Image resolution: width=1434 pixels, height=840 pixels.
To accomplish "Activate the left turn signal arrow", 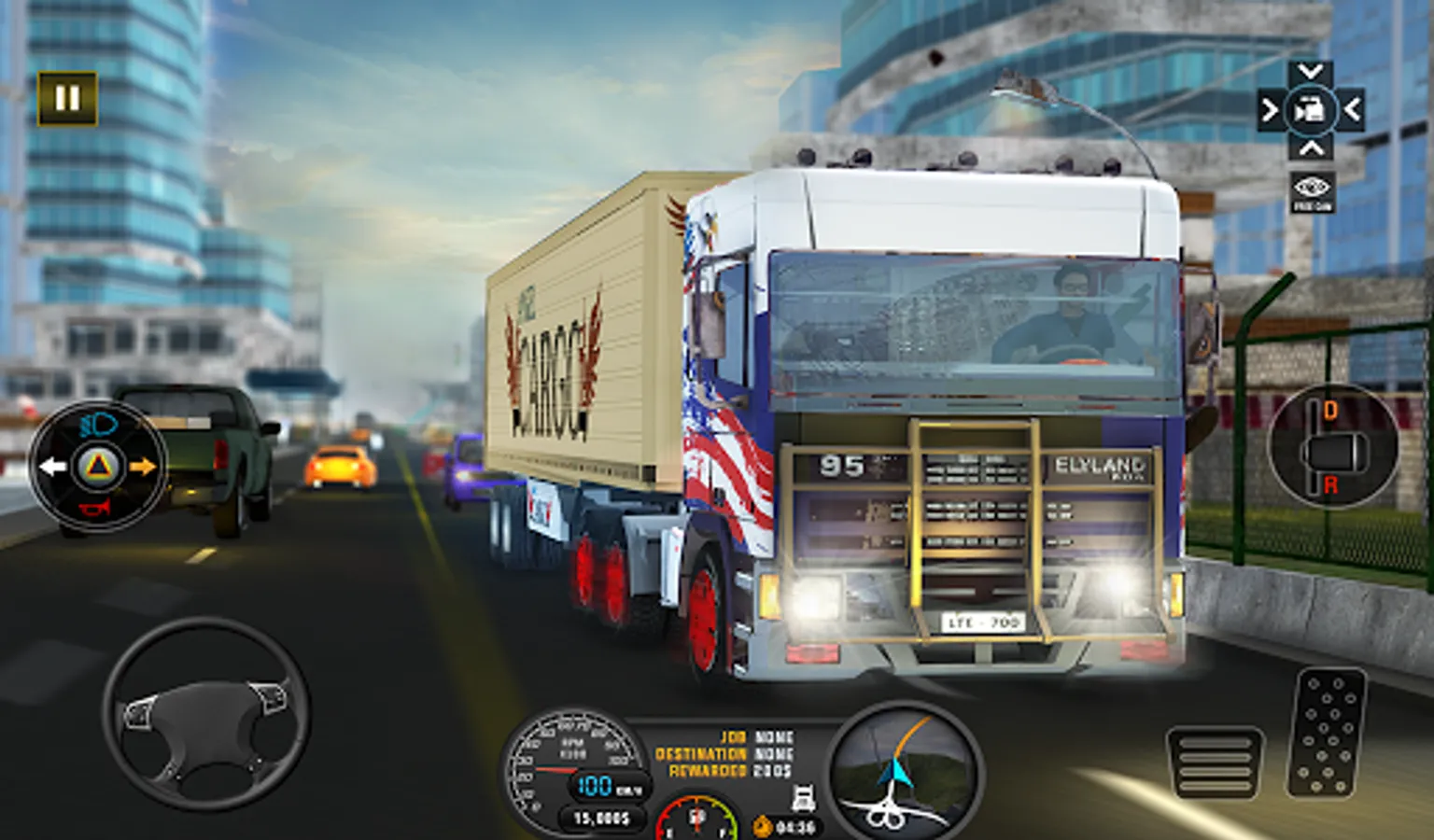I will click(x=52, y=466).
